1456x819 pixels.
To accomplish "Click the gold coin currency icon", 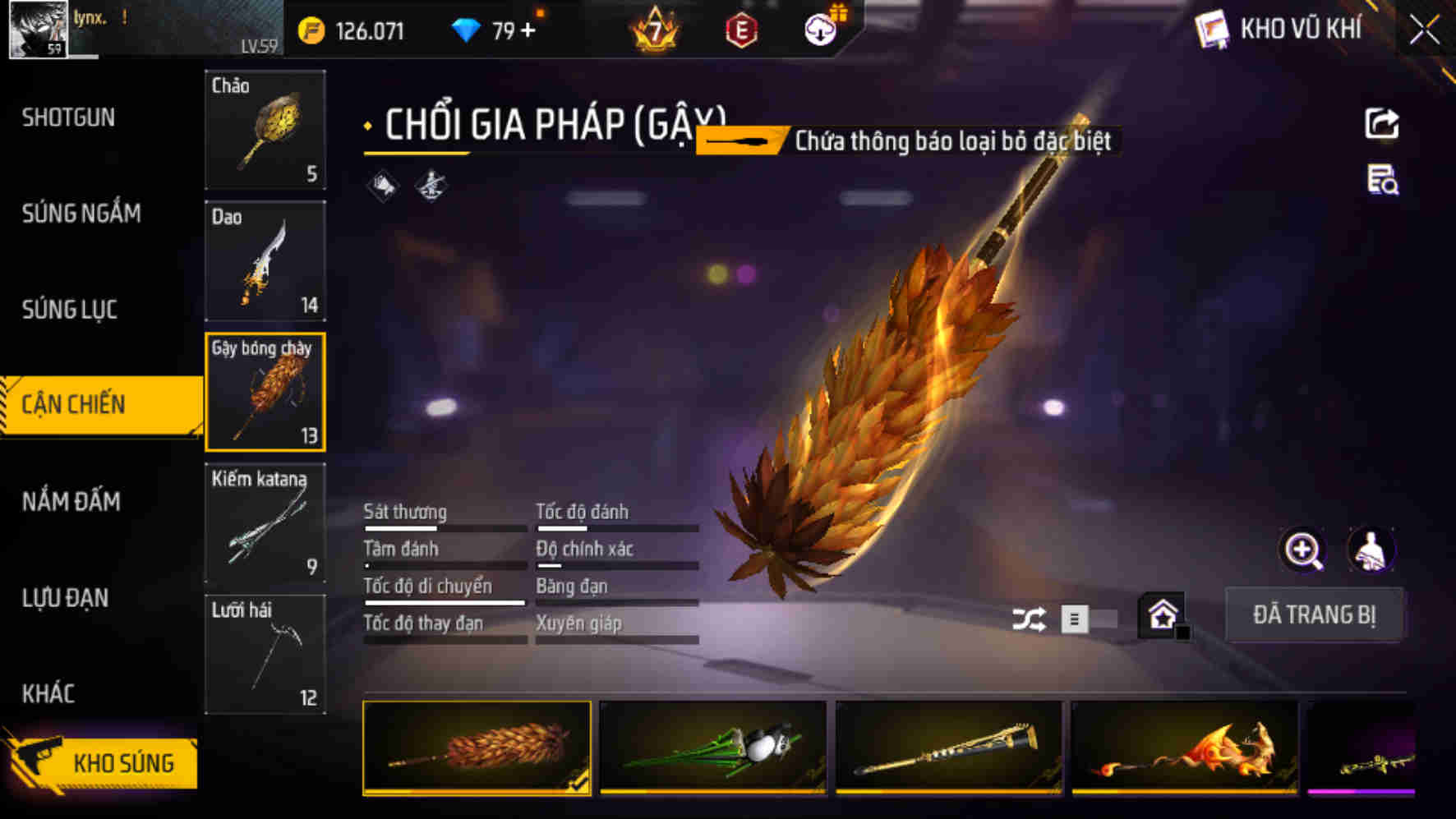I will pos(309,30).
